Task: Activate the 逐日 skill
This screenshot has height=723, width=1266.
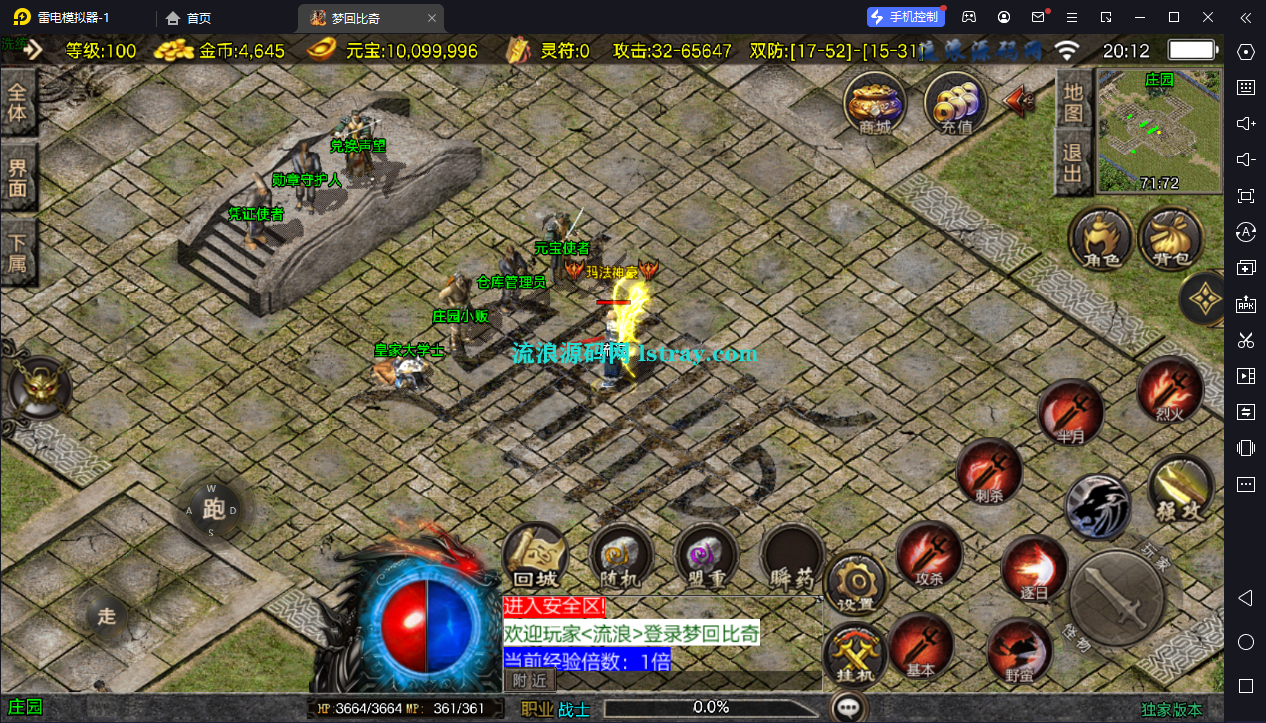Action: coord(1033,568)
